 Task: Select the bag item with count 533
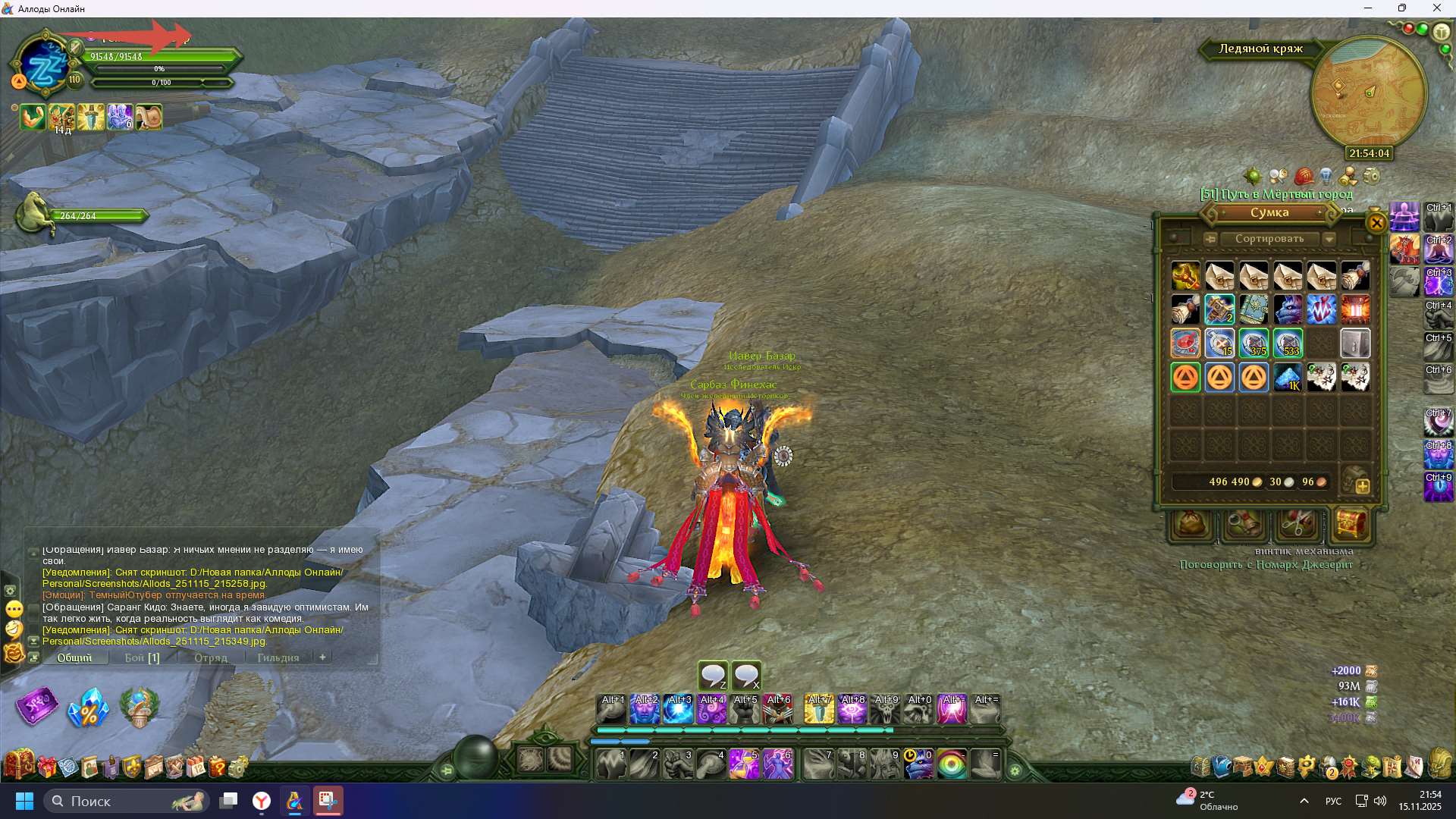coord(1287,343)
